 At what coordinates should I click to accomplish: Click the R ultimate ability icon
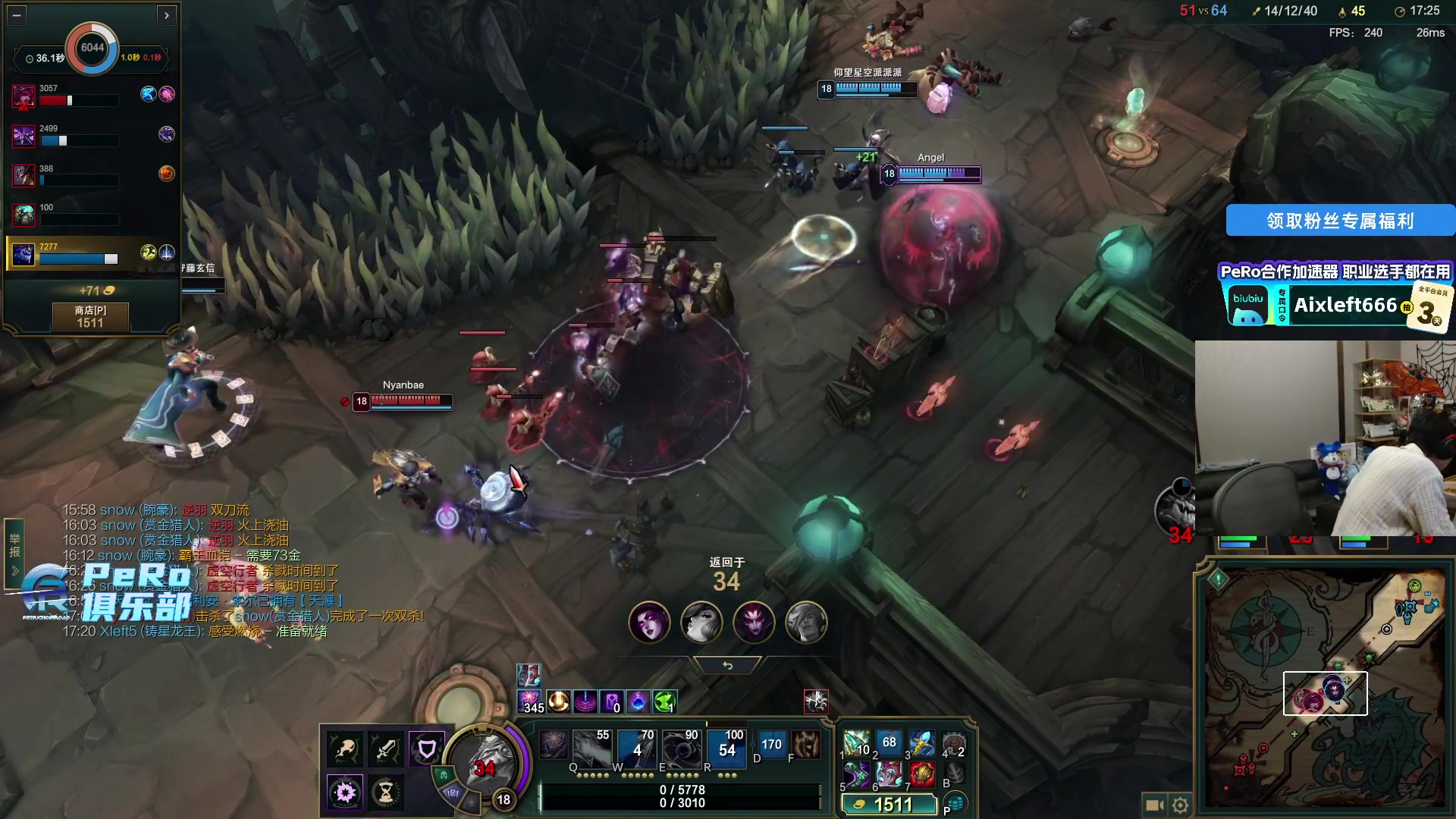(726, 746)
